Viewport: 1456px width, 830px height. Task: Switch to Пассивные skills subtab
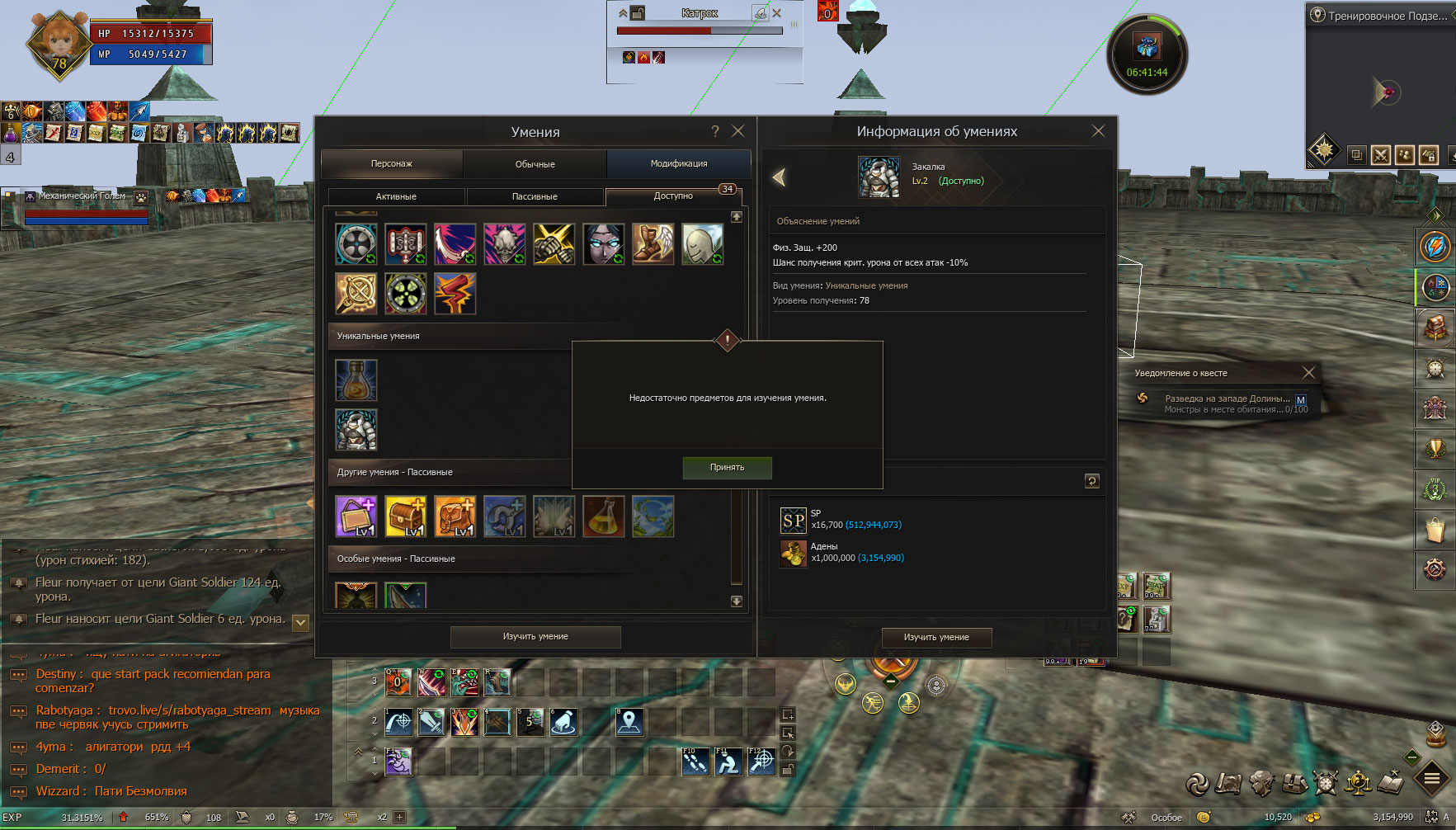tap(535, 196)
